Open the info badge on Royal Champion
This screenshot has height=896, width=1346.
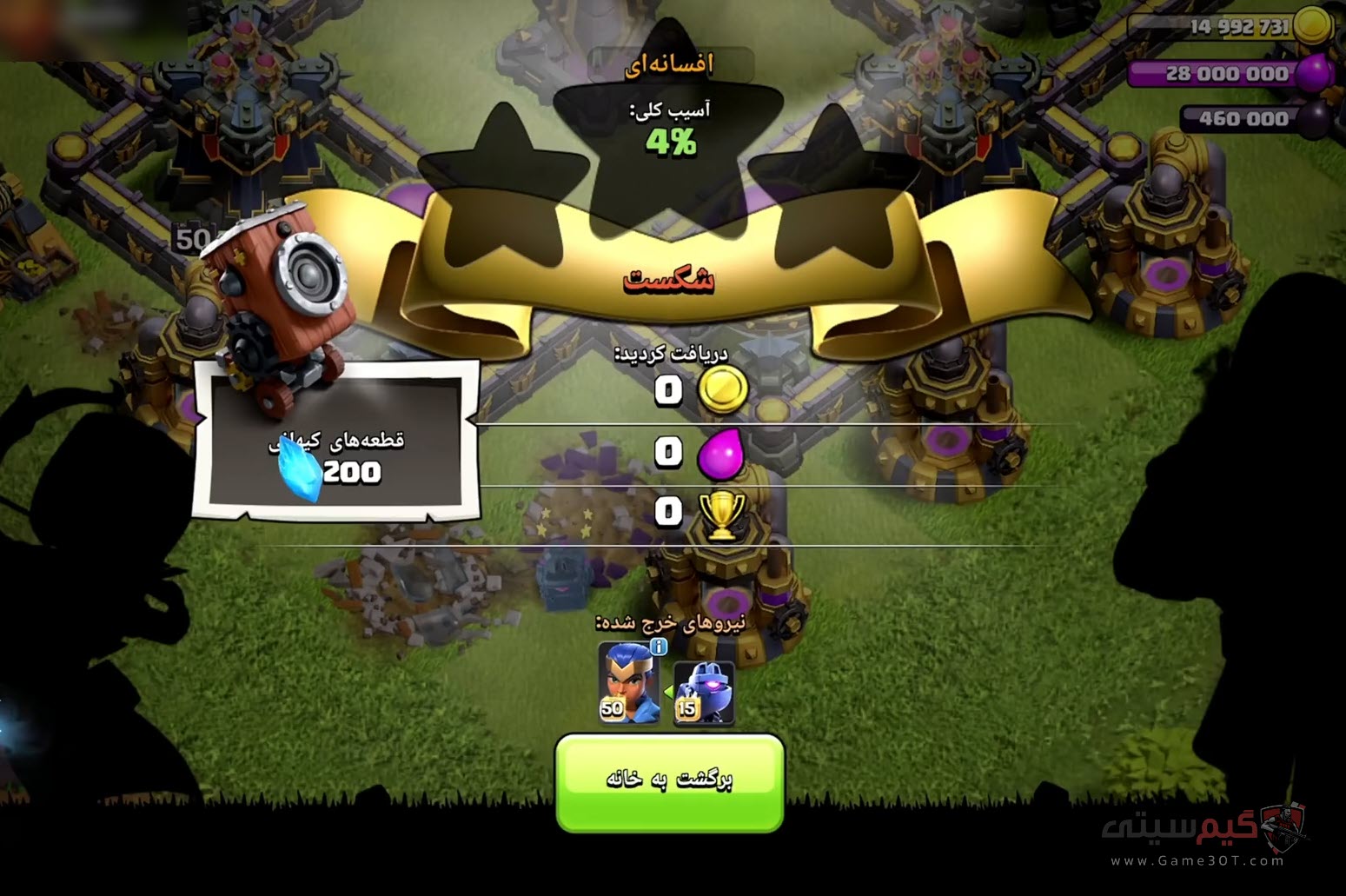[659, 647]
